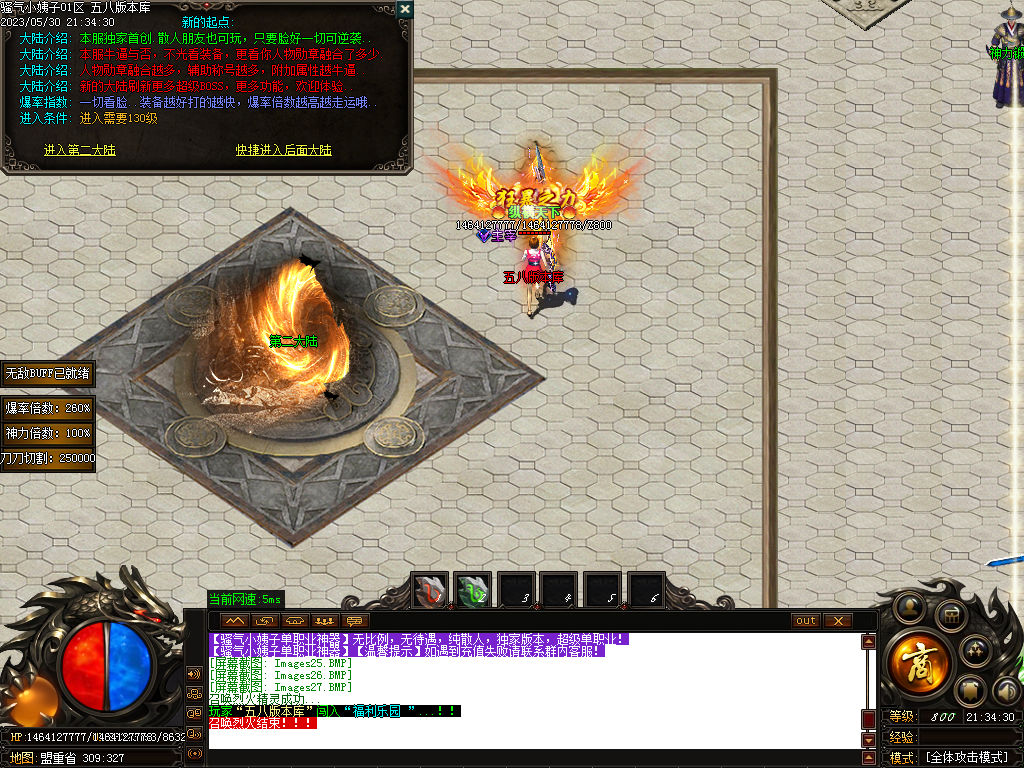Click the chat bar 'out' button
The image size is (1024, 768).
tap(805, 621)
